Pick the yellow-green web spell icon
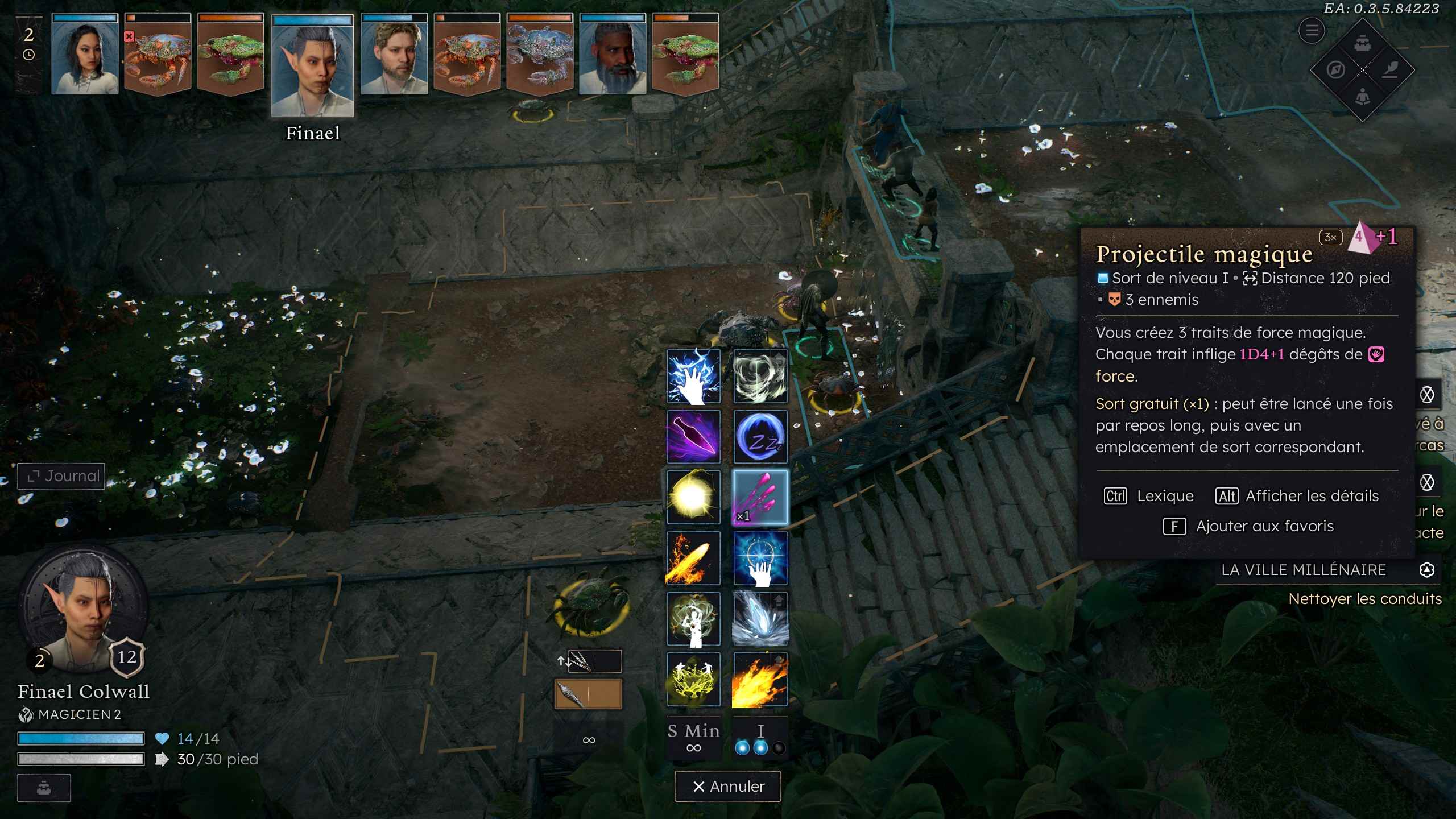This screenshot has height=819, width=1456. tap(693, 680)
